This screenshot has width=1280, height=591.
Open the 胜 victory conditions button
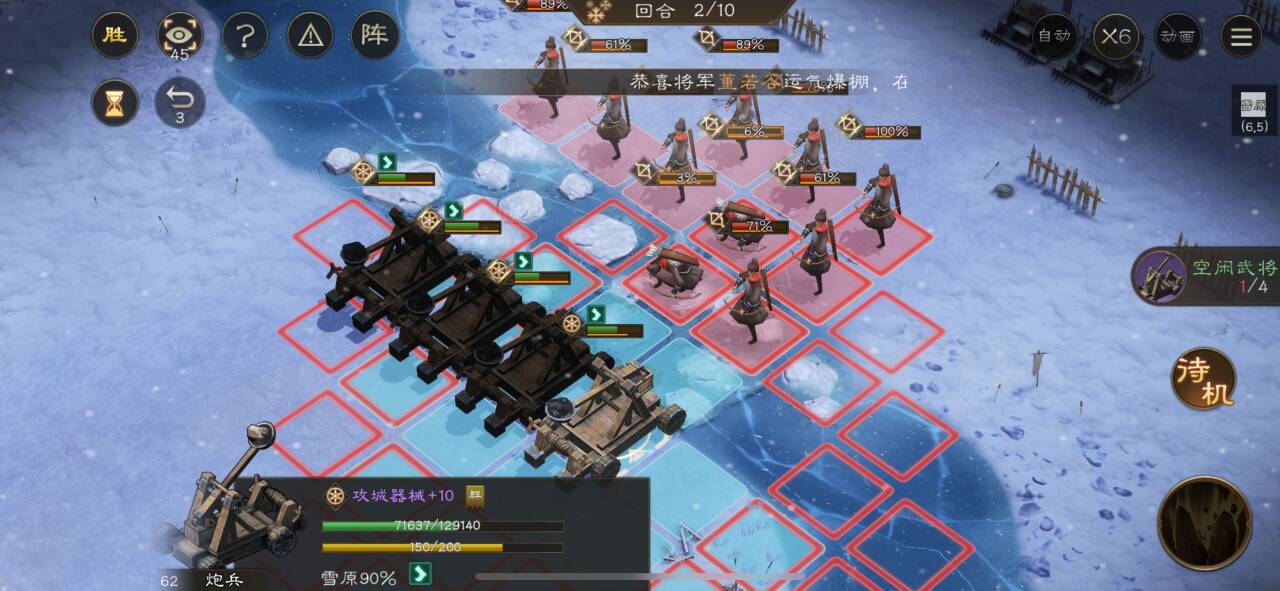point(115,36)
